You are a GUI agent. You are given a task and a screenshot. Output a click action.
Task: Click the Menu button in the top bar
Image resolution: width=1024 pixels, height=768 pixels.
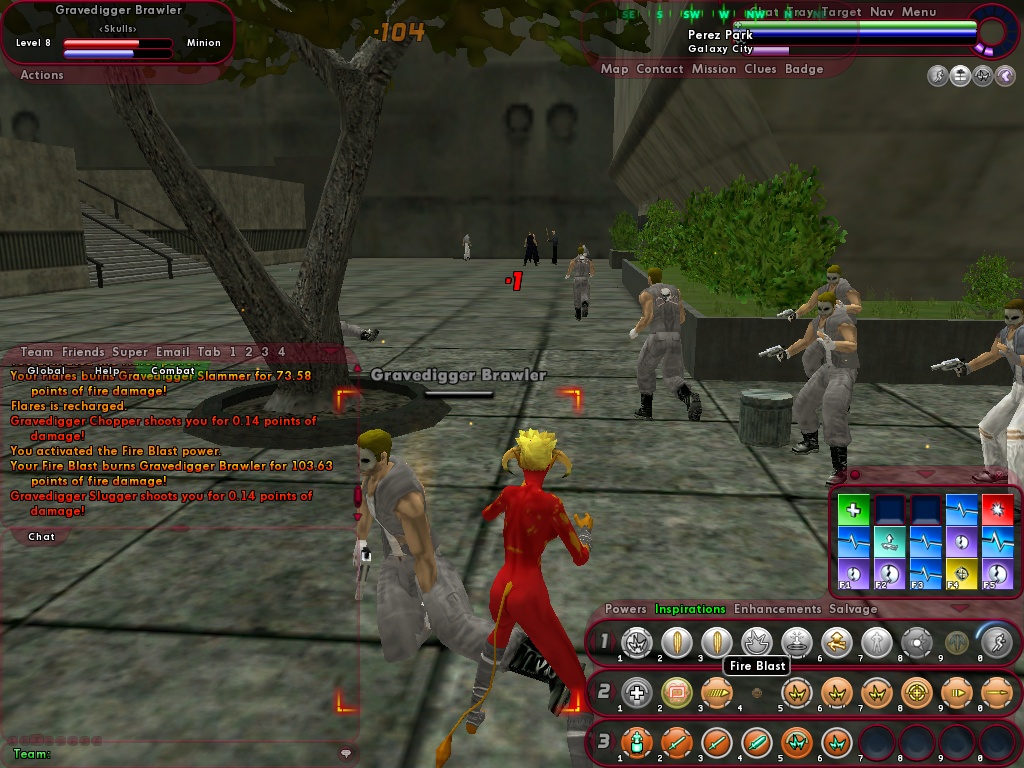click(919, 12)
